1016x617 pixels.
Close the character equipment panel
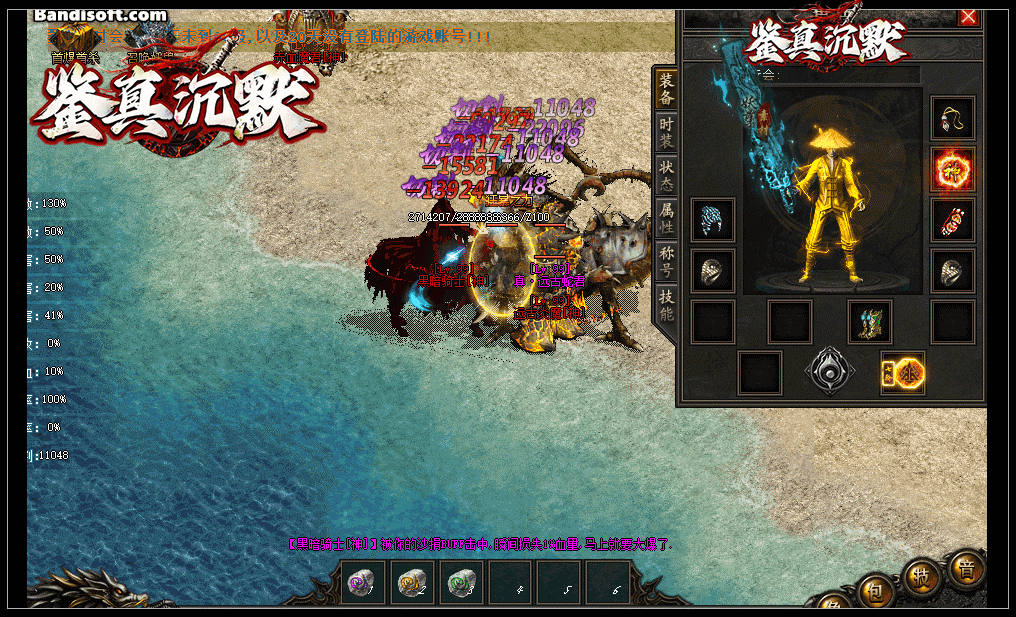(x=968, y=17)
